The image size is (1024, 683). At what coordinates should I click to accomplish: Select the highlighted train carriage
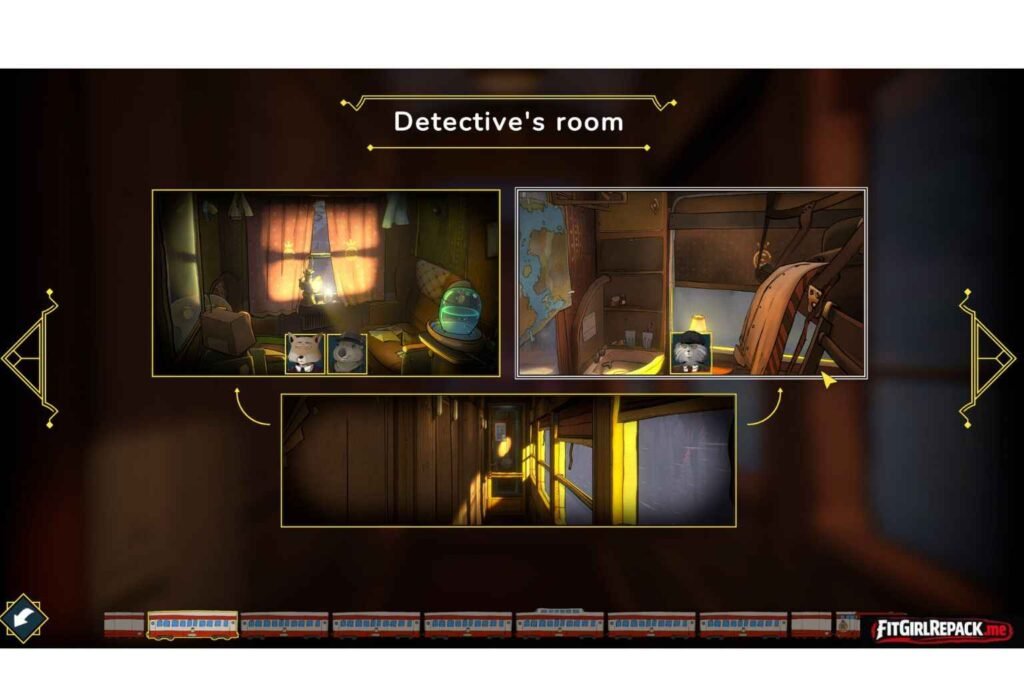point(193,625)
